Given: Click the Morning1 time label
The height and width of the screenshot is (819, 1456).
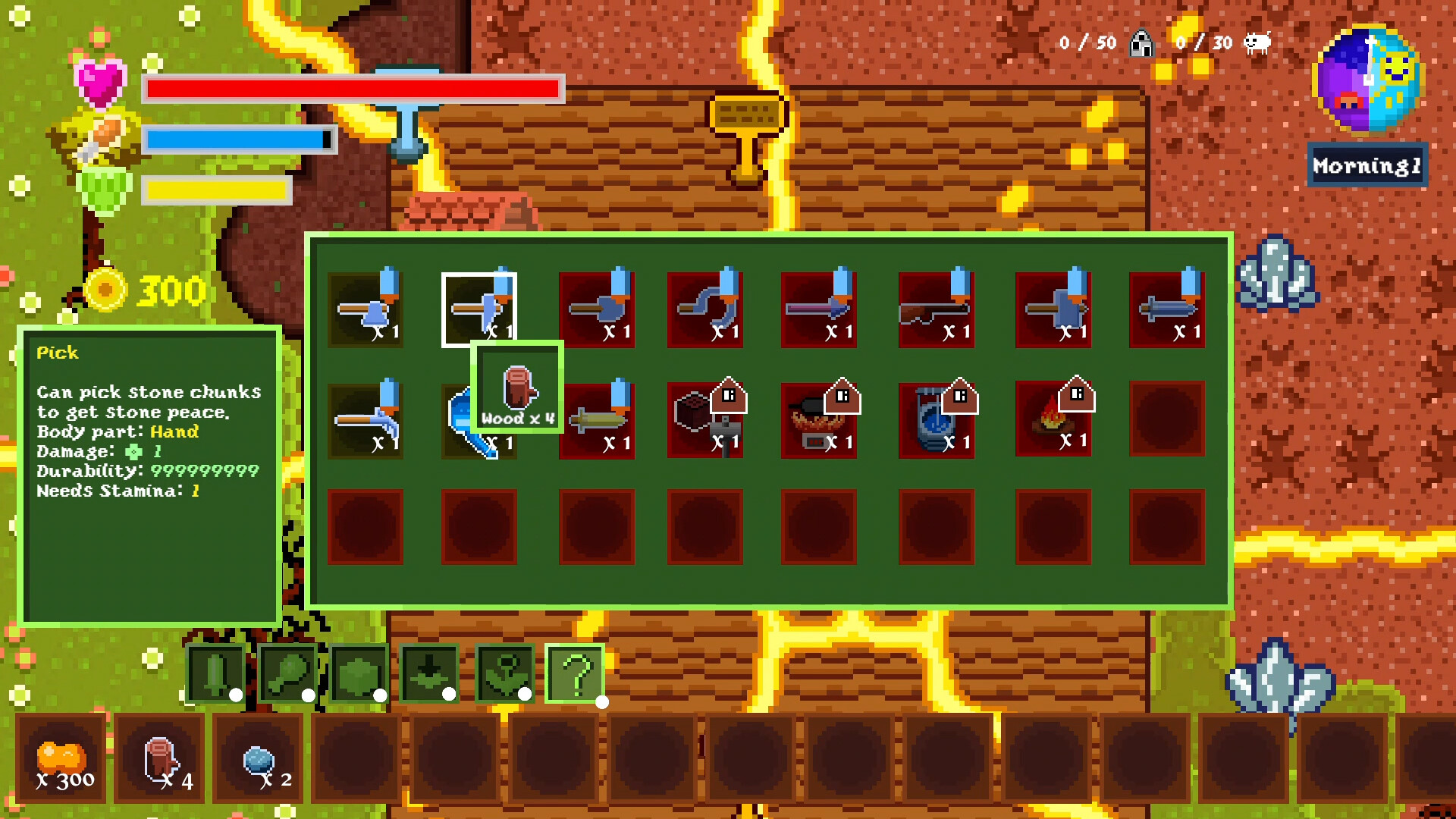Looking at the screenshot, I should coord(1367,164).
